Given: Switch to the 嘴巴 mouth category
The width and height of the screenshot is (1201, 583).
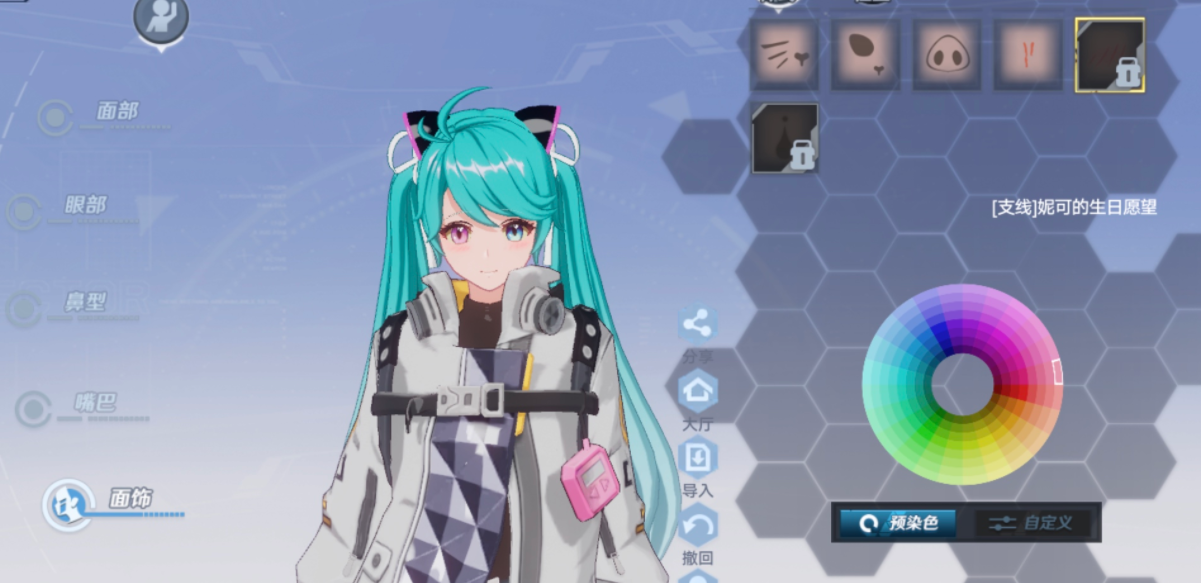Looking at the screenshot, I should (x=94, y=404).
